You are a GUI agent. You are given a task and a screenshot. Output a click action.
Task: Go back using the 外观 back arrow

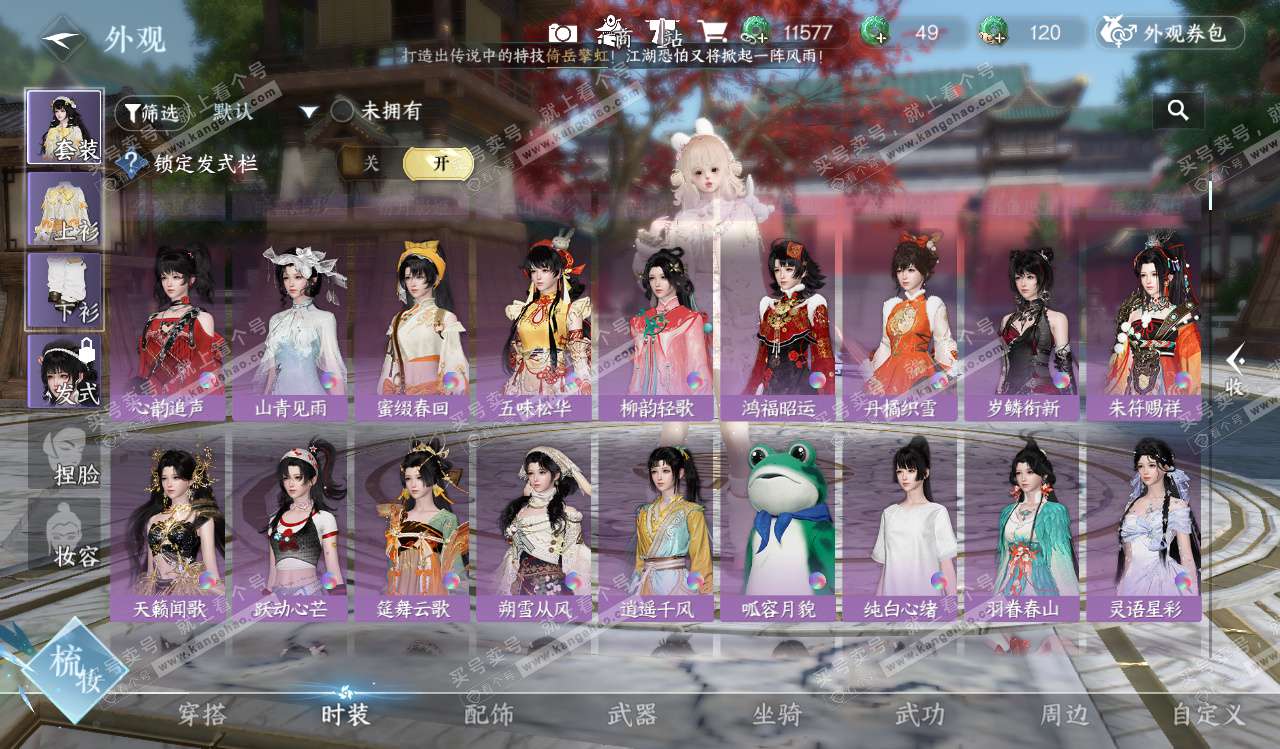click(63, 39)
